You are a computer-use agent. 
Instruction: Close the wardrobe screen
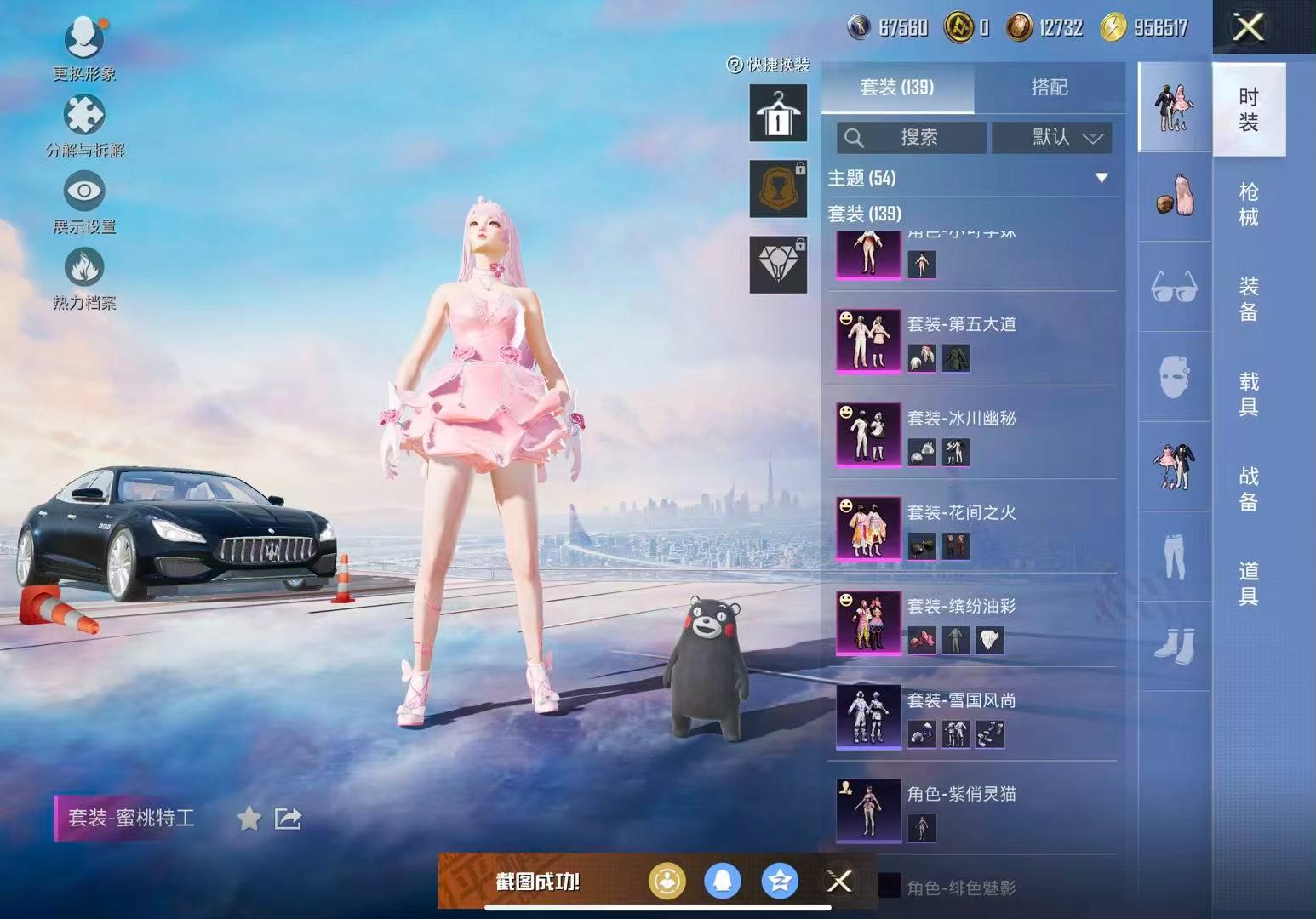(x=1248, y=28)
